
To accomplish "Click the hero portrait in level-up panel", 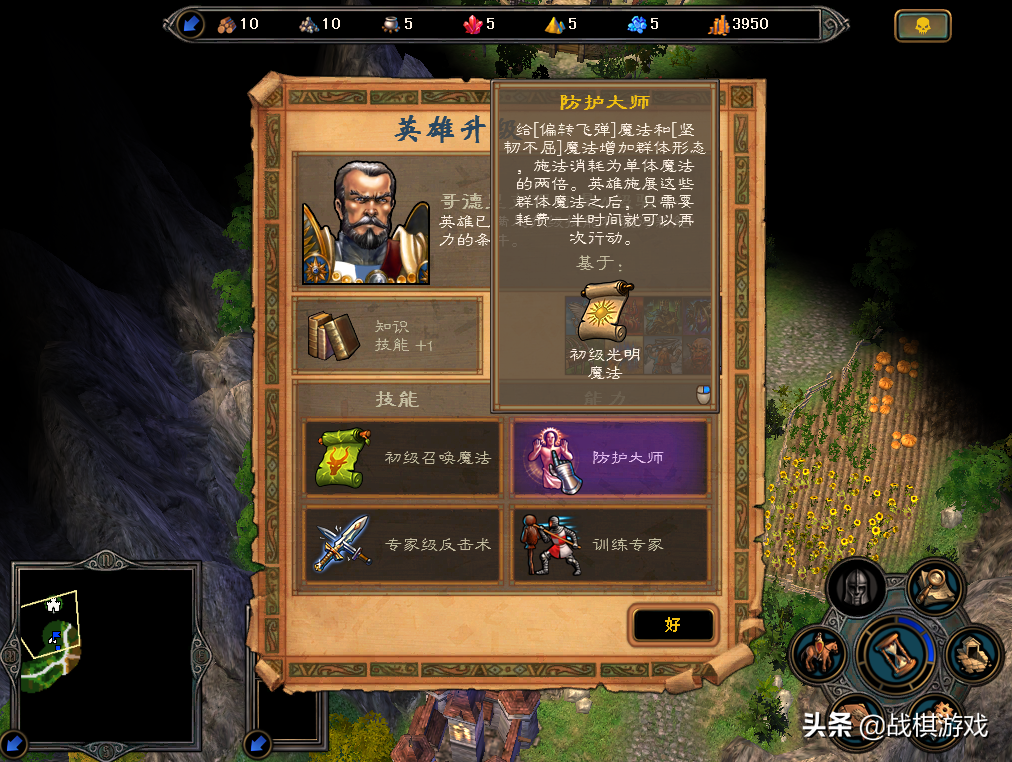I will click(x=365, y=223).
